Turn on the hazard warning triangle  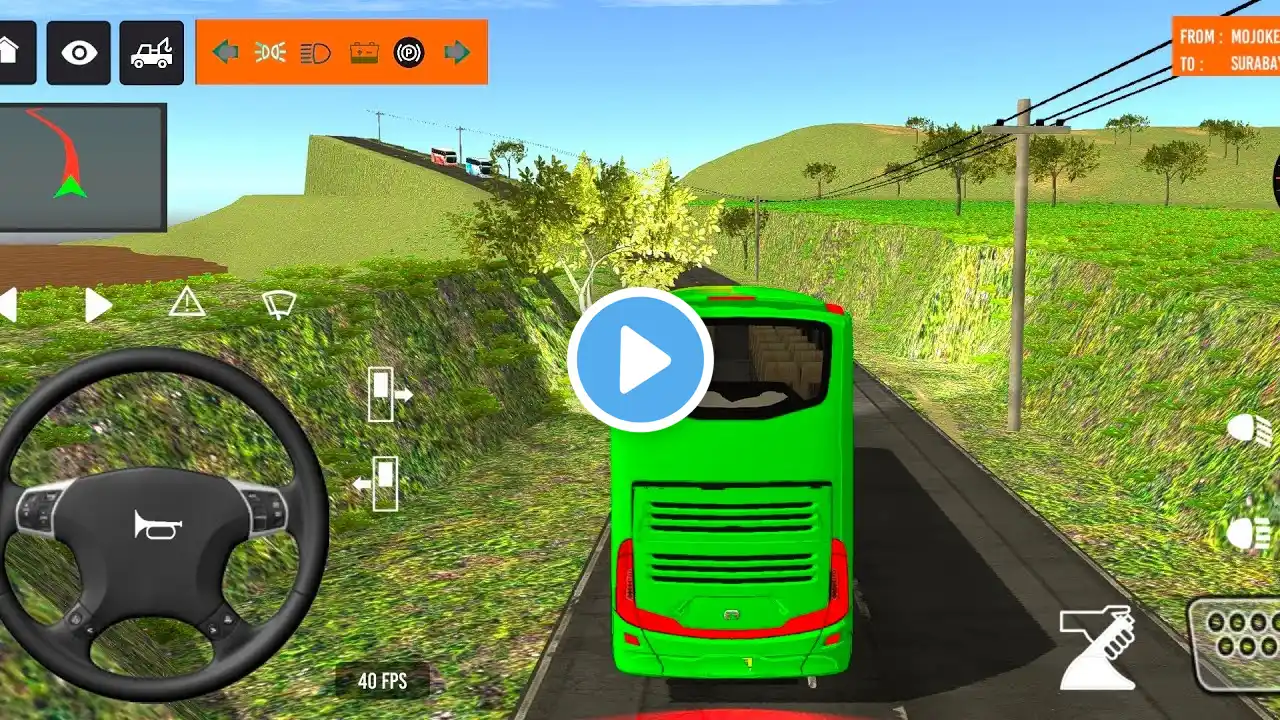pyautogui.click(x=186, y=302)
